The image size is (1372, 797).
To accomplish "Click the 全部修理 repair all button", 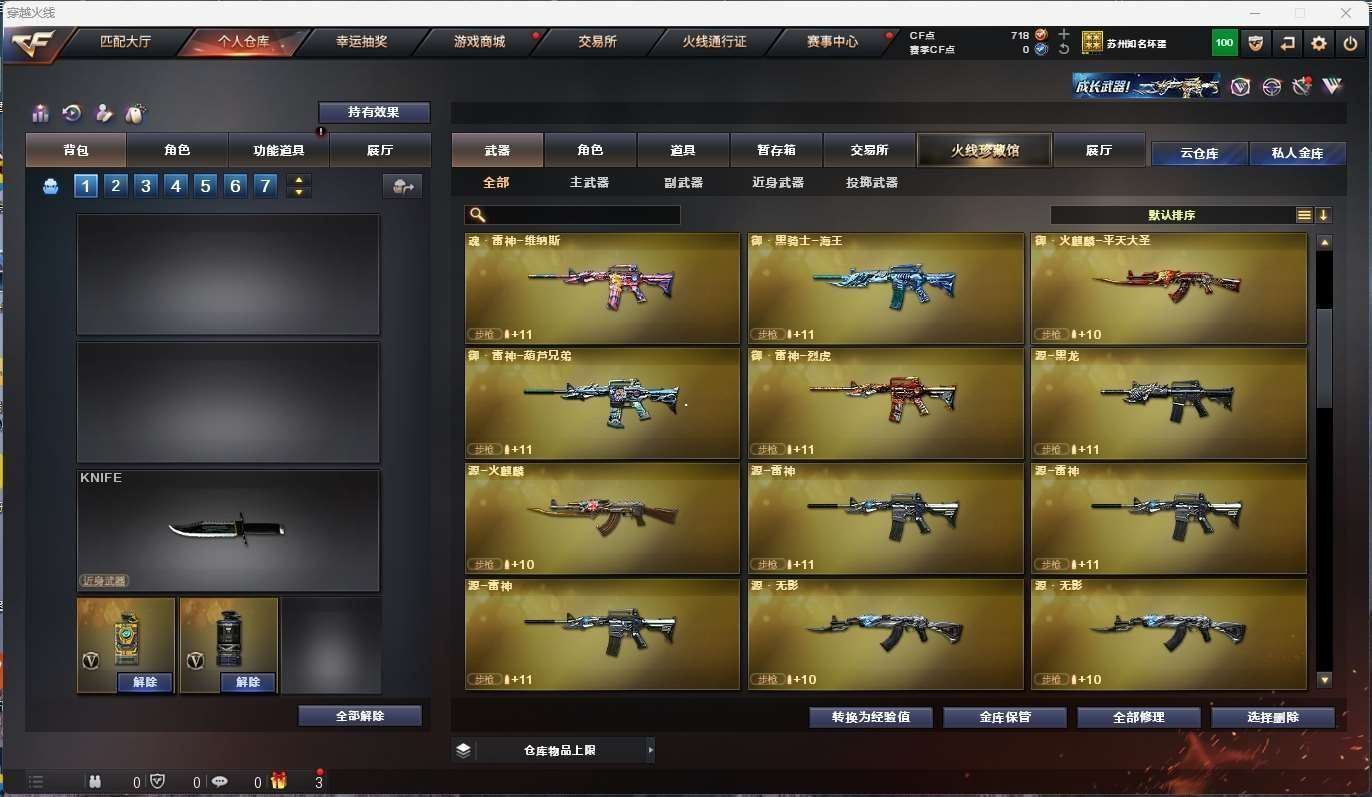I will pos(1139,717).
